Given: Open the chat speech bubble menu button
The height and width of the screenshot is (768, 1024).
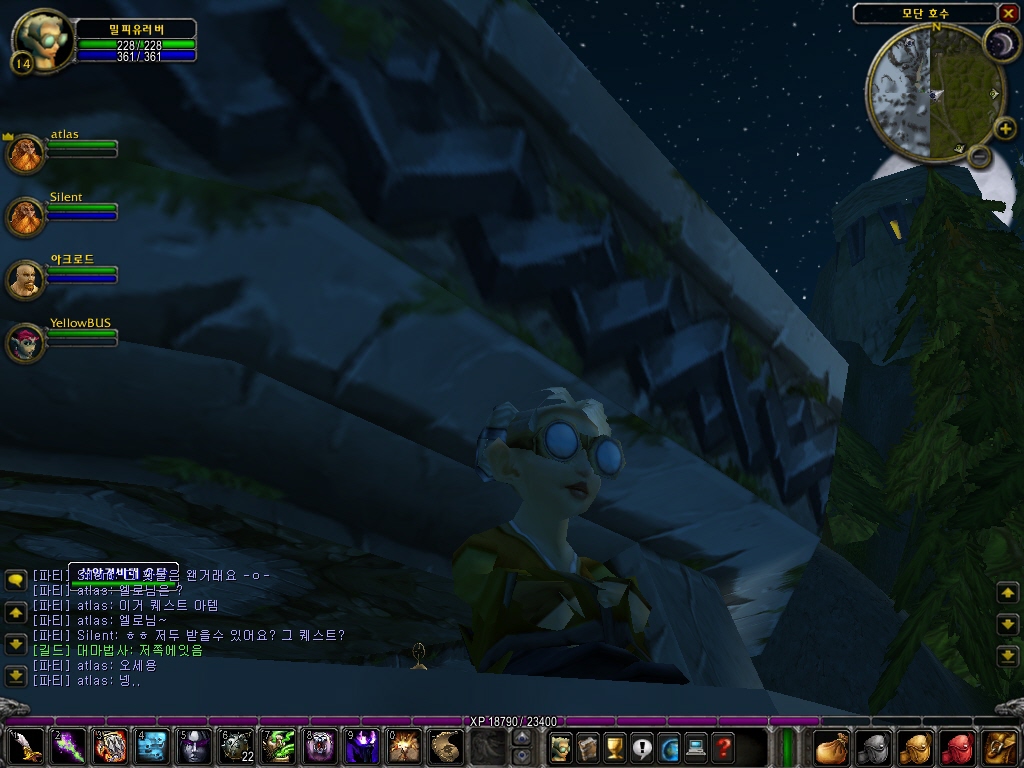Looking at the screenshot, I should click(15, 579).
